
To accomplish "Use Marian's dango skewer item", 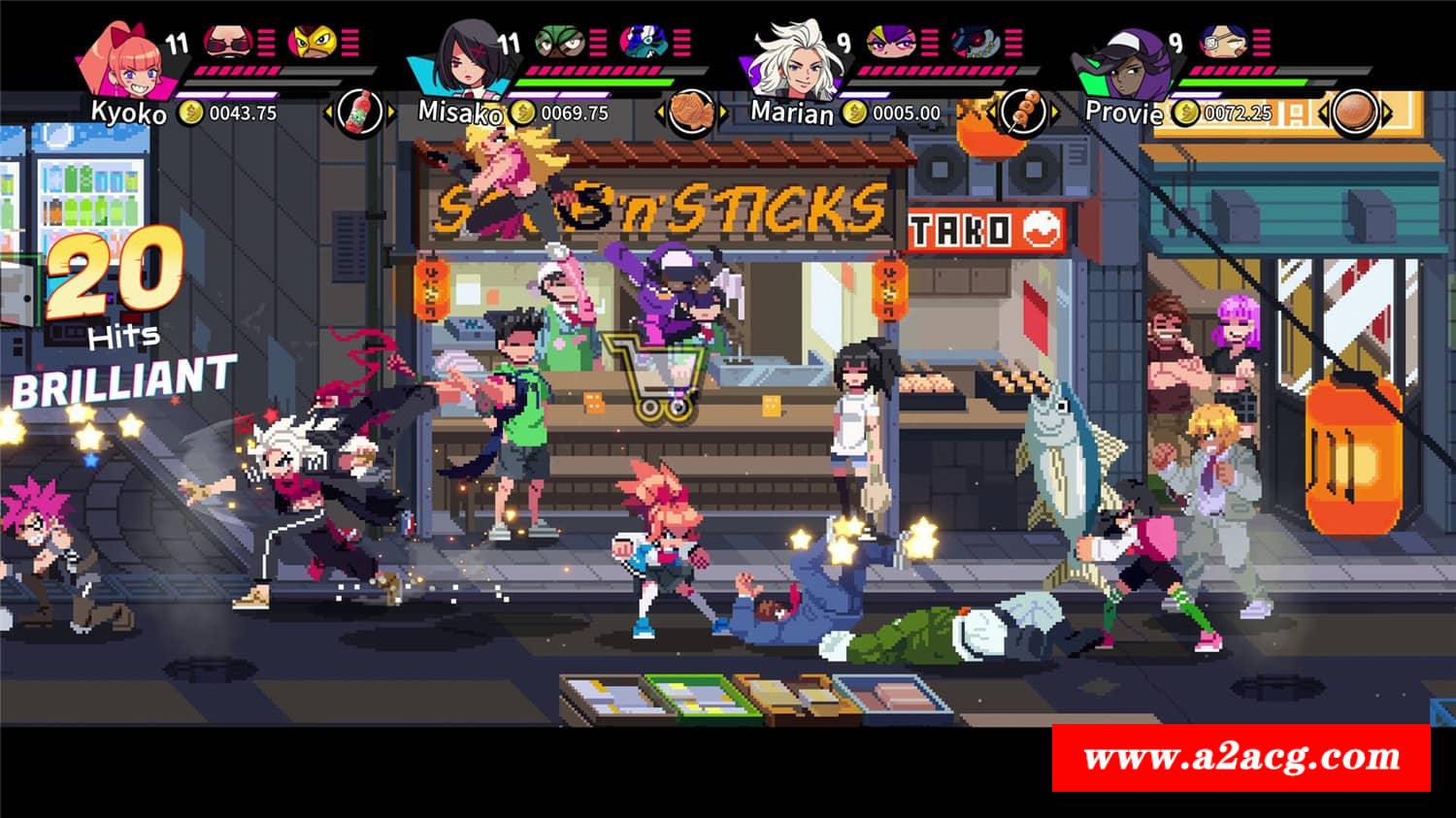I will 1021,114.
